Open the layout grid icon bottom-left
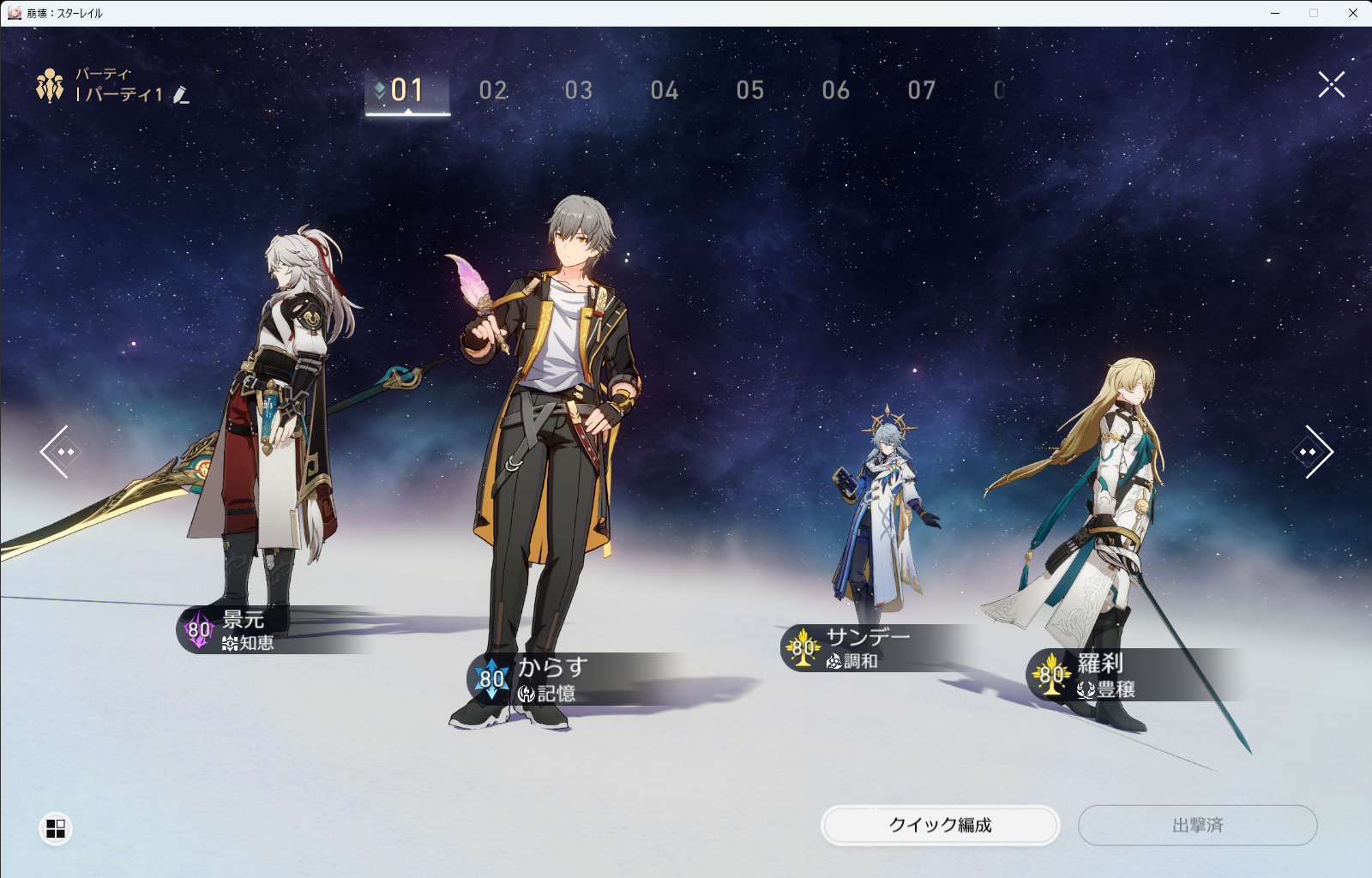 coord(57,827)
